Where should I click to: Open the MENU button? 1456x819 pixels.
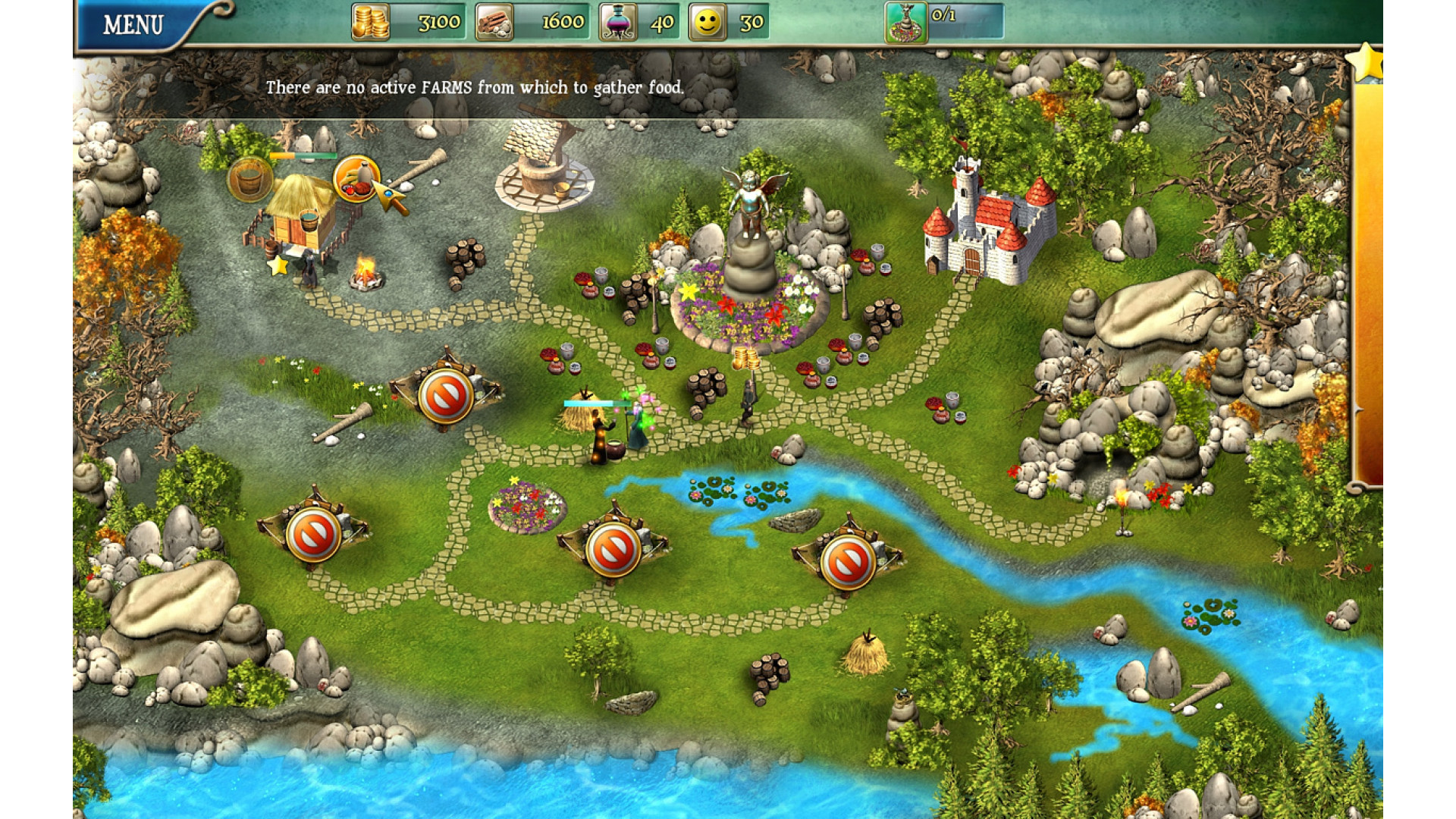coord(133,25)
